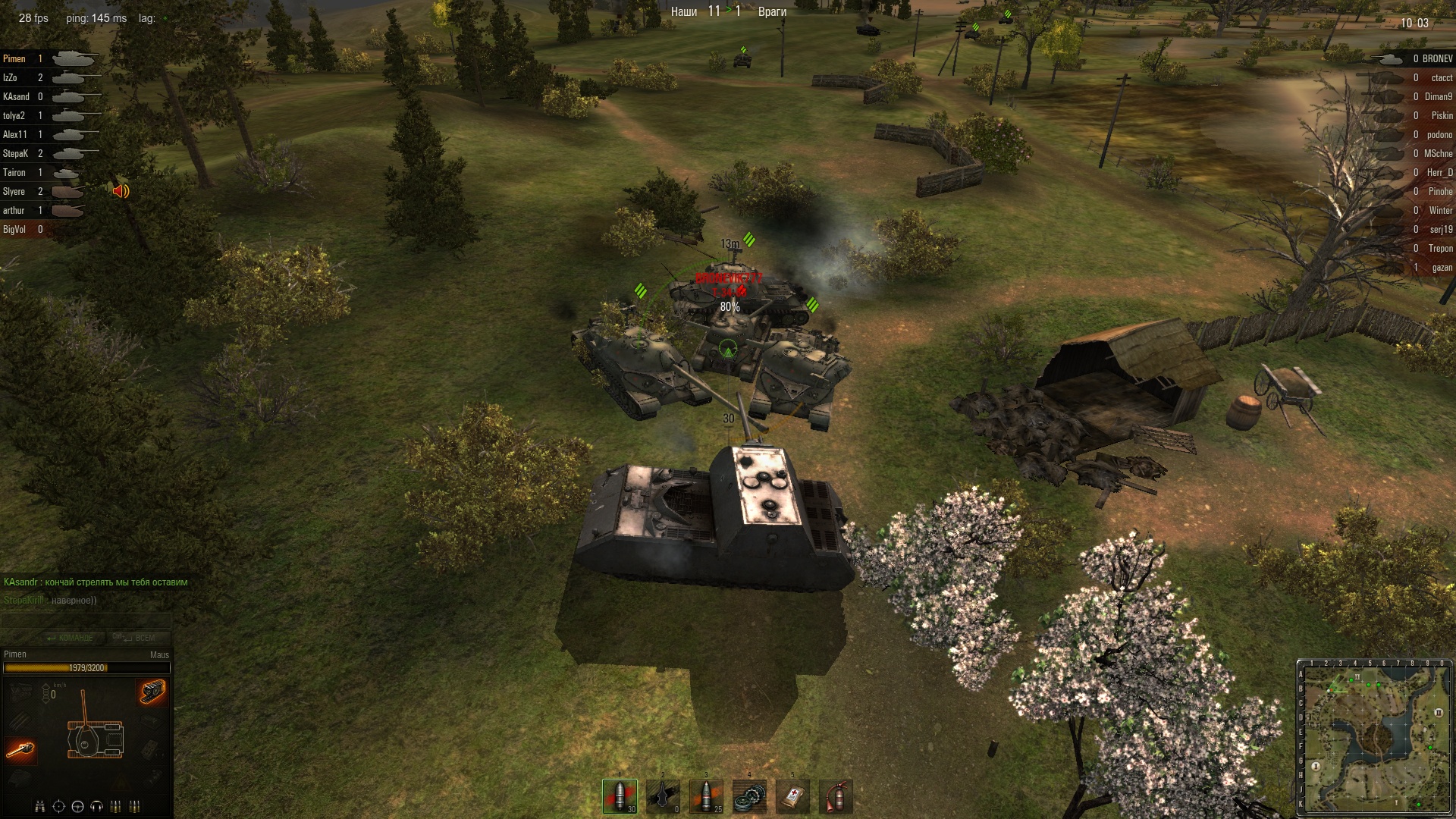Viewport: 1456px width, 819px height.
Task: Select the high-explosive shell with 25 rounds
Action: [706, 796]
